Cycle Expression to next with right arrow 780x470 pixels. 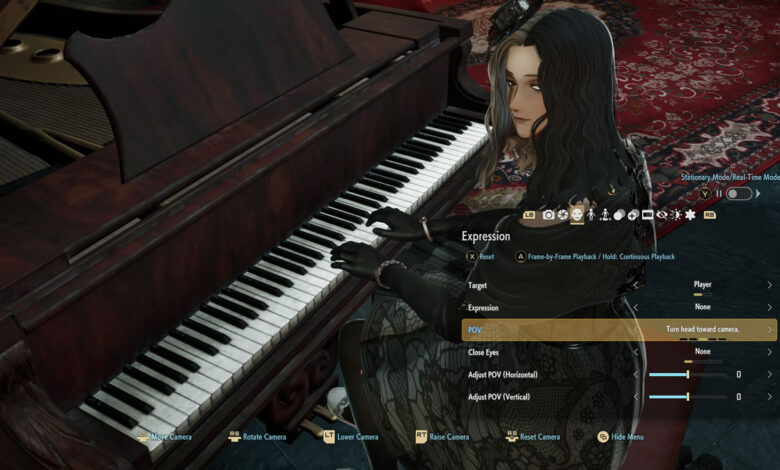(770, 307)
